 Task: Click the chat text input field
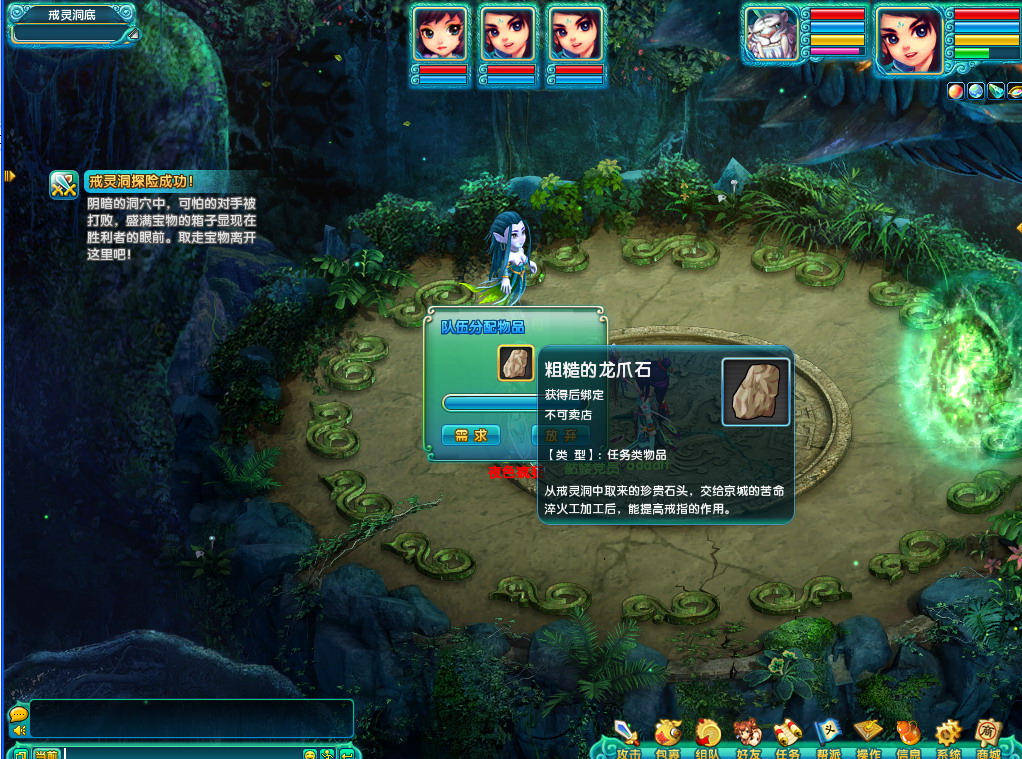pyautogui.click(x=182, y=753)
